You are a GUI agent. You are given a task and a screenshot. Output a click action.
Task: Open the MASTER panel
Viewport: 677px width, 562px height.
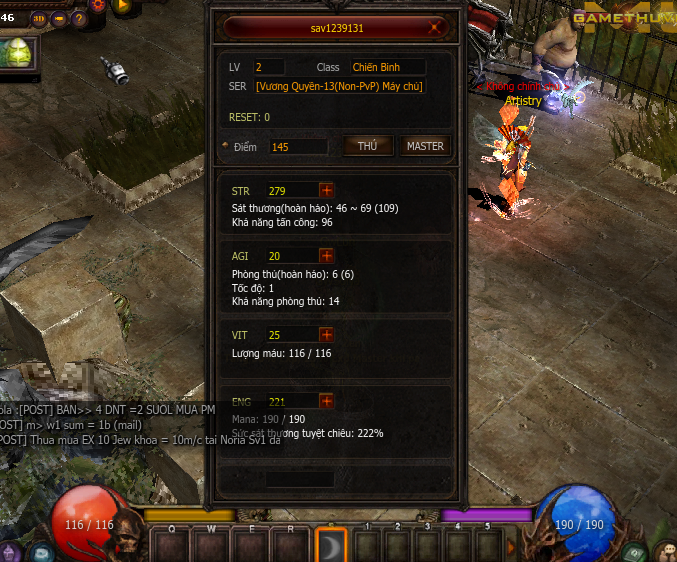425,146
